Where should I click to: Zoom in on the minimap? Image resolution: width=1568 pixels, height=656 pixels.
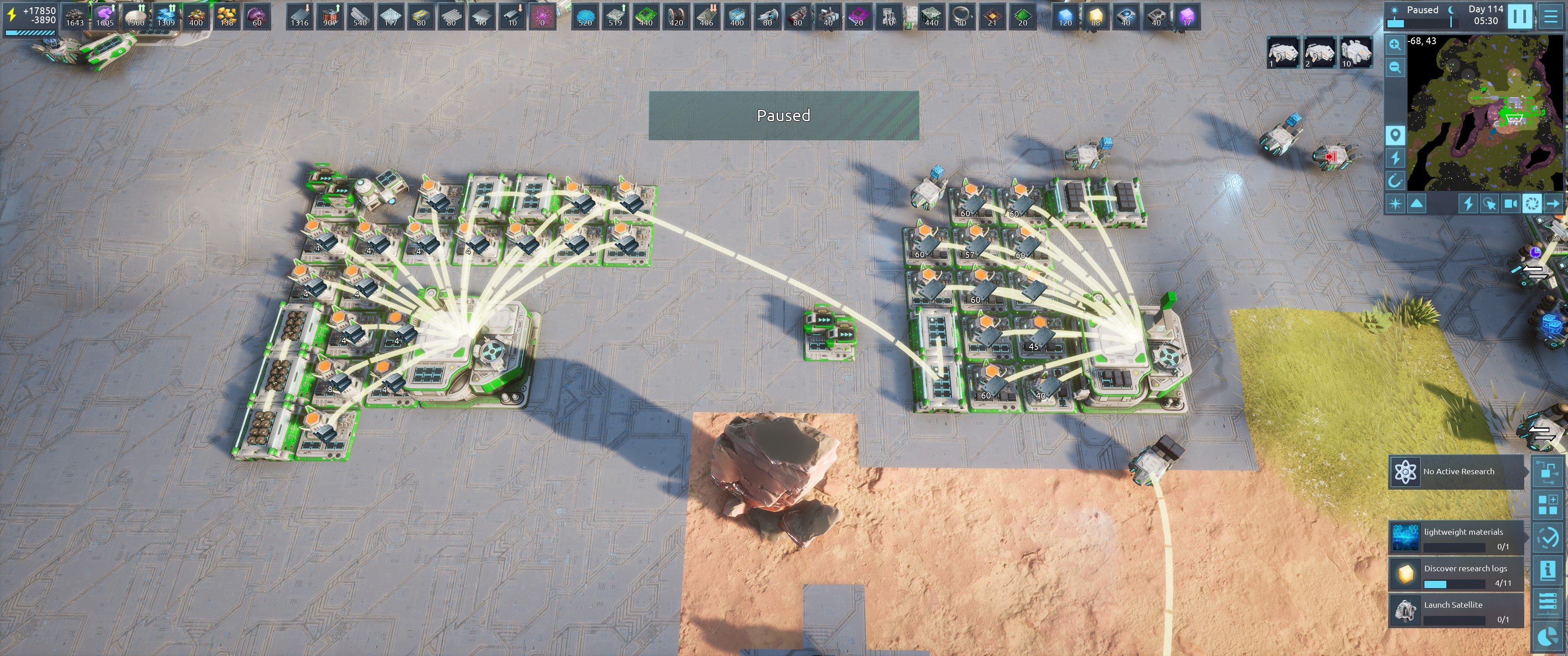click(x=1395, y=45)
